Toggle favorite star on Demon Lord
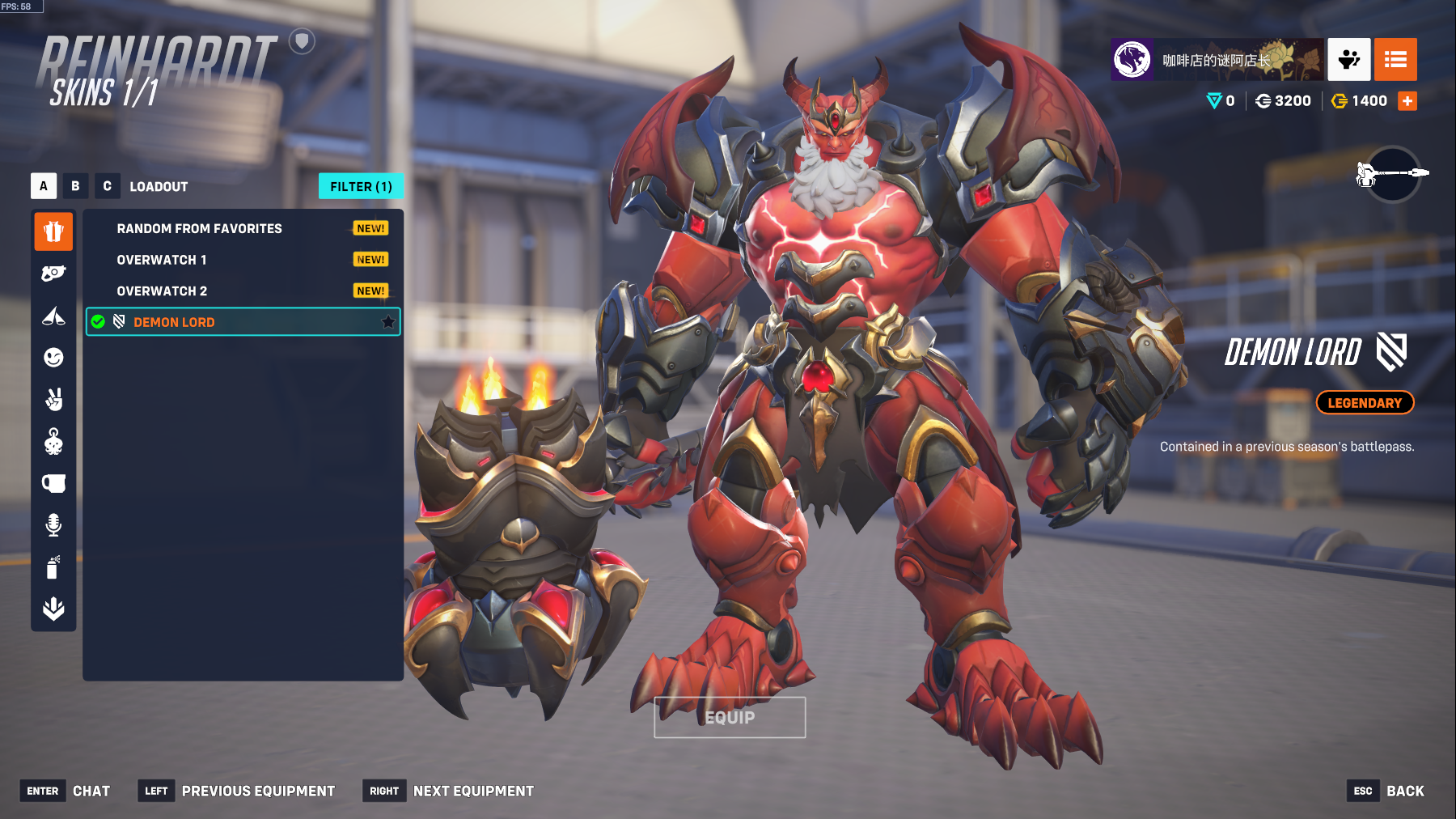The width and height of the screenshot is (1456, 819). pos(388,322)
